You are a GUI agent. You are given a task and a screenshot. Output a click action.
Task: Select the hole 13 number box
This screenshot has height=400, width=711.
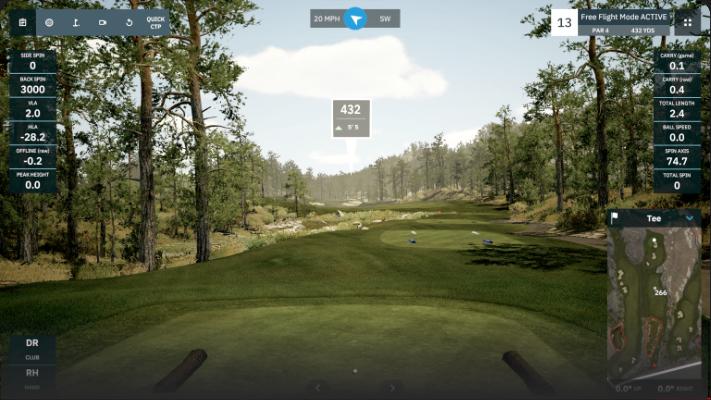point(564,22)
